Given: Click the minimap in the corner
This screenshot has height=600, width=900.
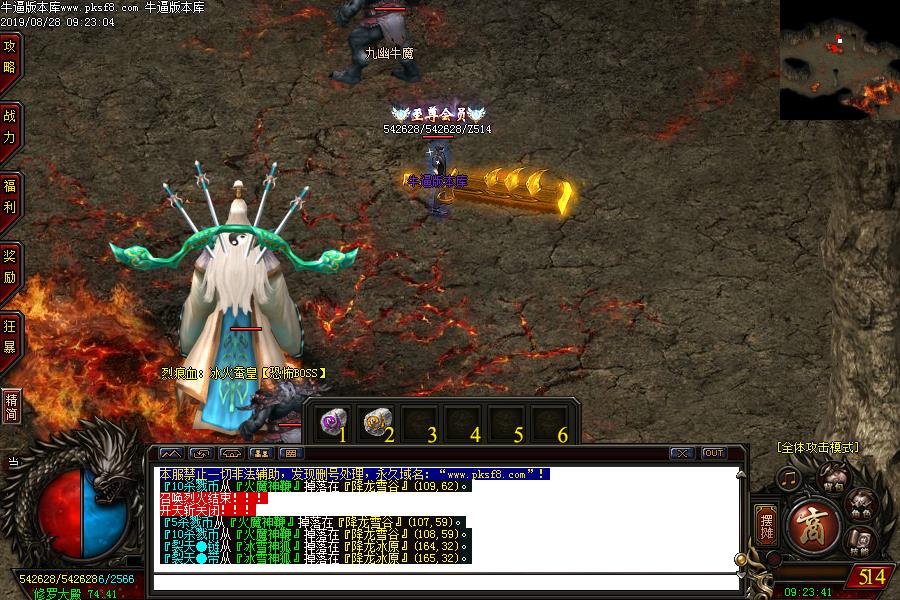Looking at the screenshot, I should point(839,60).
